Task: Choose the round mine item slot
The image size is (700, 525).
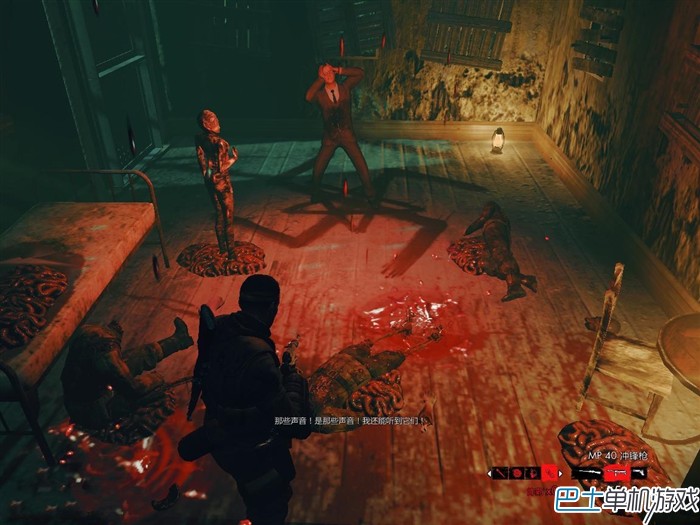Action: (517, 473)
